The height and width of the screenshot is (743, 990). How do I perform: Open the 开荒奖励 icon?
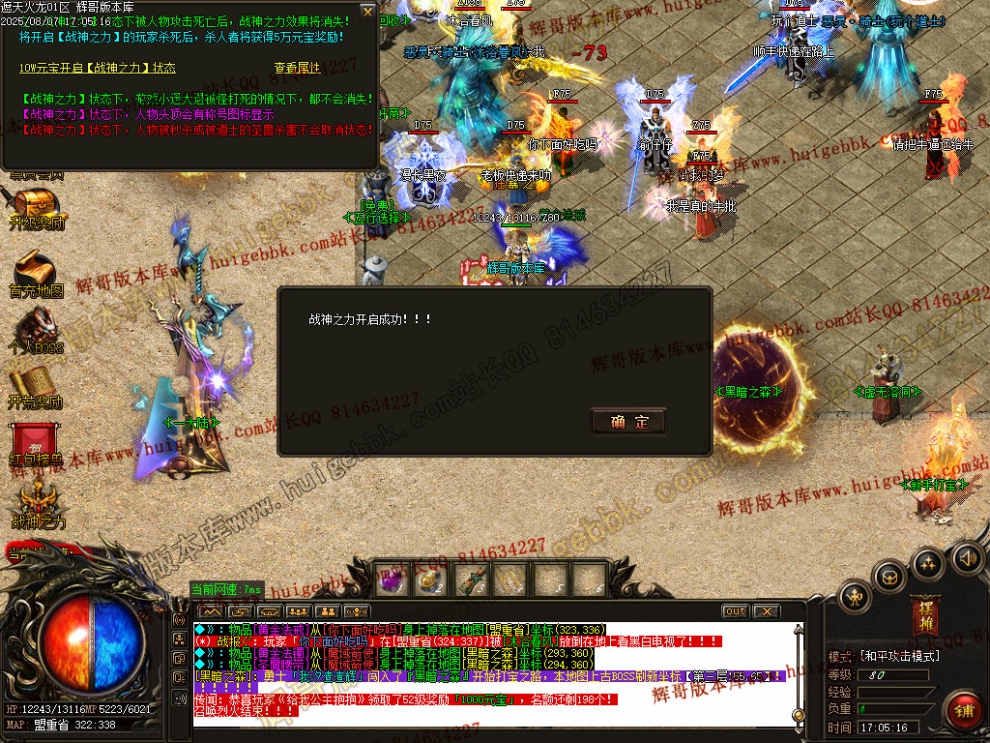click(36, 388)
